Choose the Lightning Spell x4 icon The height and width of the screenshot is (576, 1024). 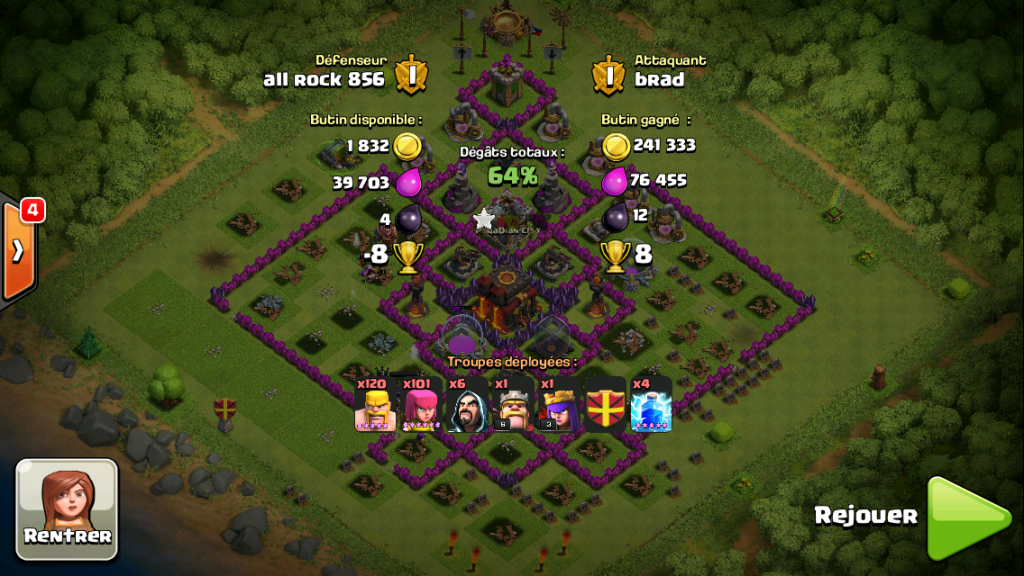click(651, 406)
